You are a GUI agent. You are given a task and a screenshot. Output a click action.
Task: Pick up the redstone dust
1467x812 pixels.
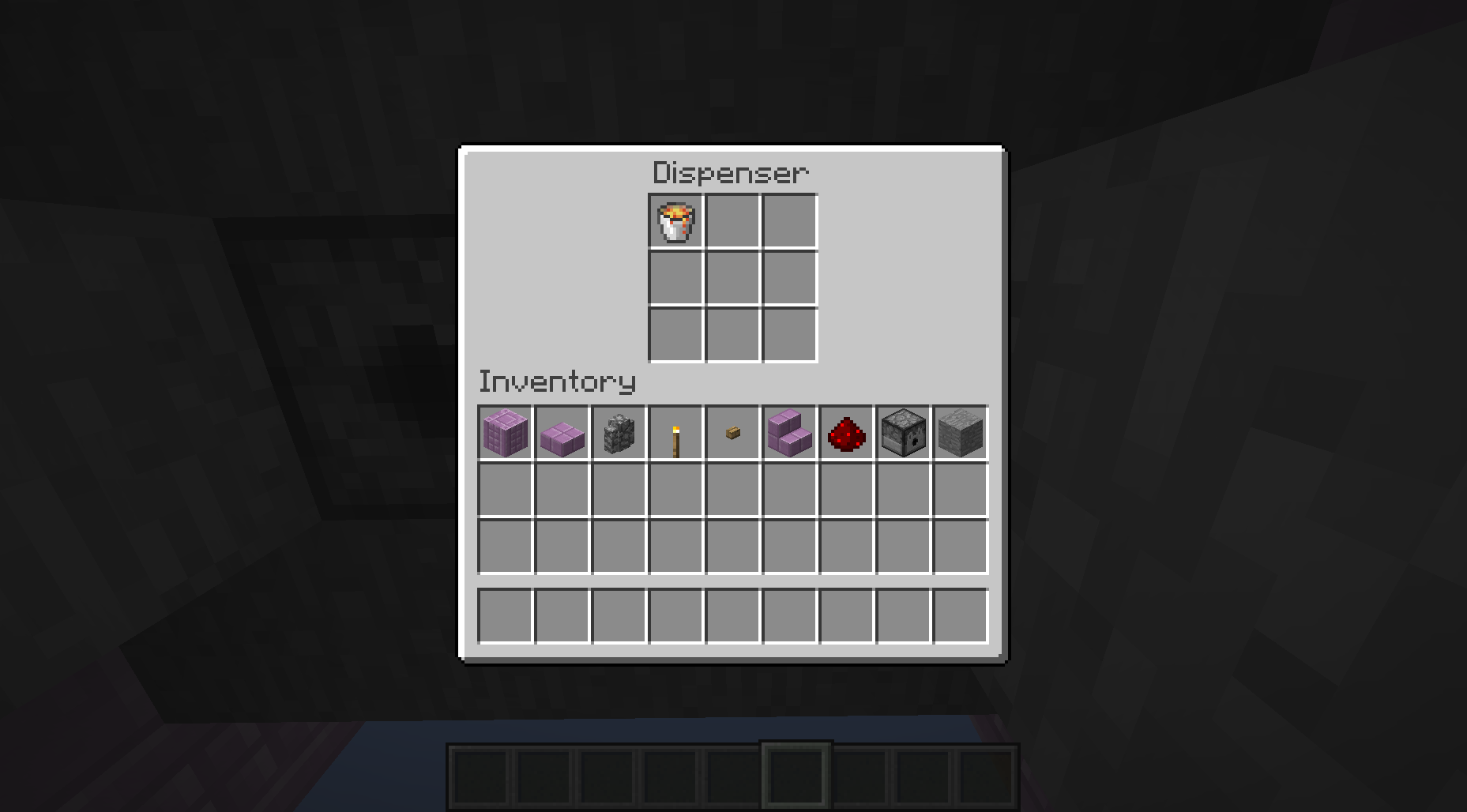[x=846, y=433]
